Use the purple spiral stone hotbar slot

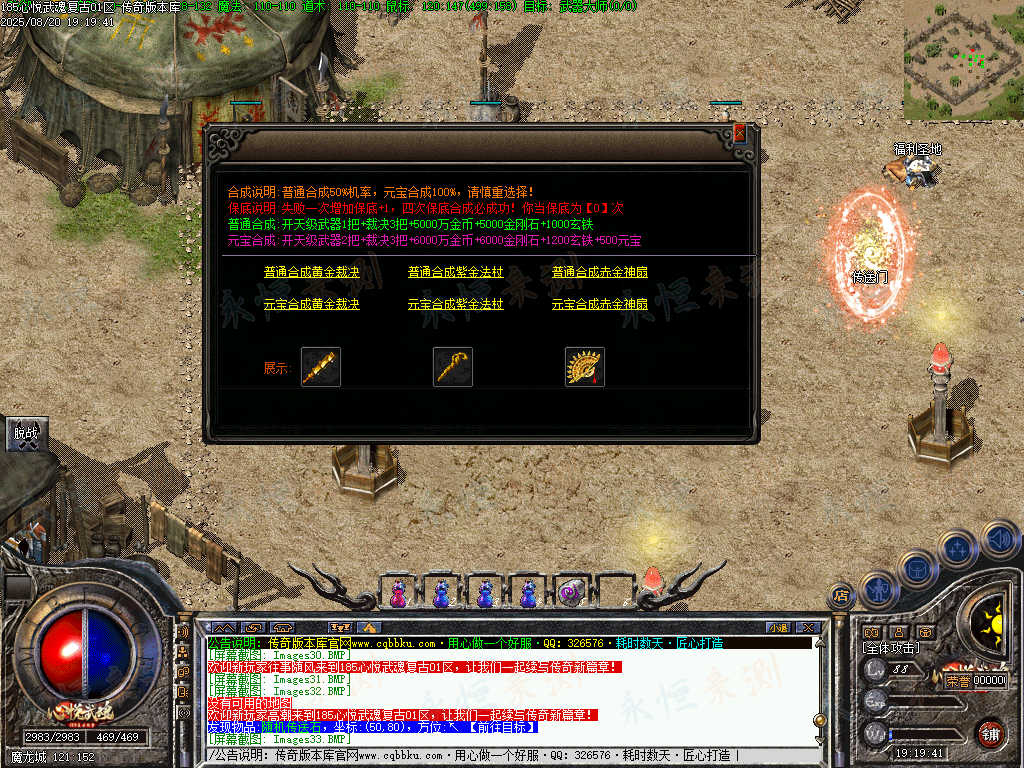click(570, 593)
